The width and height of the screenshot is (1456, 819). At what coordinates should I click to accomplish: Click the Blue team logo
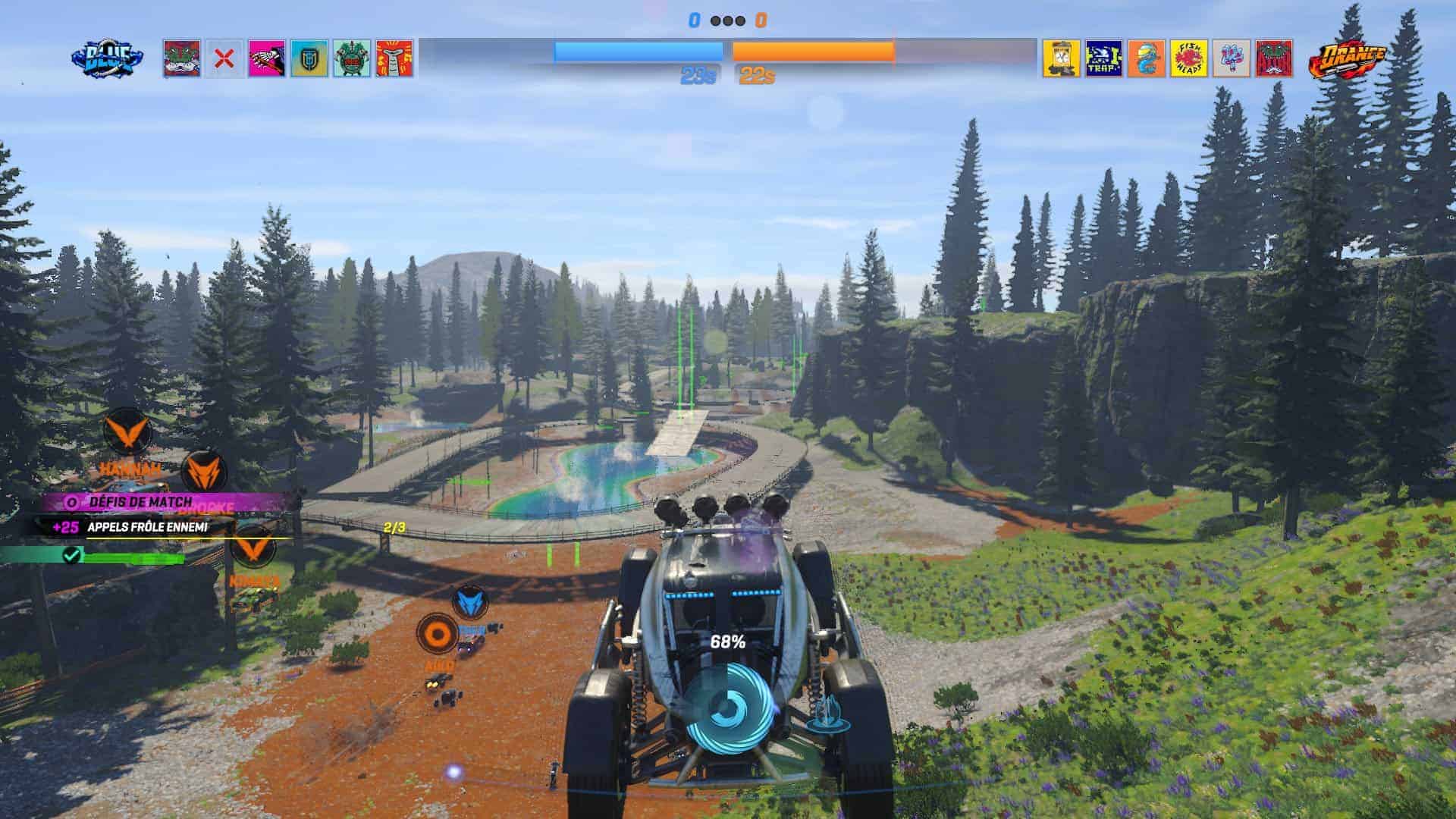coord(107,58)
